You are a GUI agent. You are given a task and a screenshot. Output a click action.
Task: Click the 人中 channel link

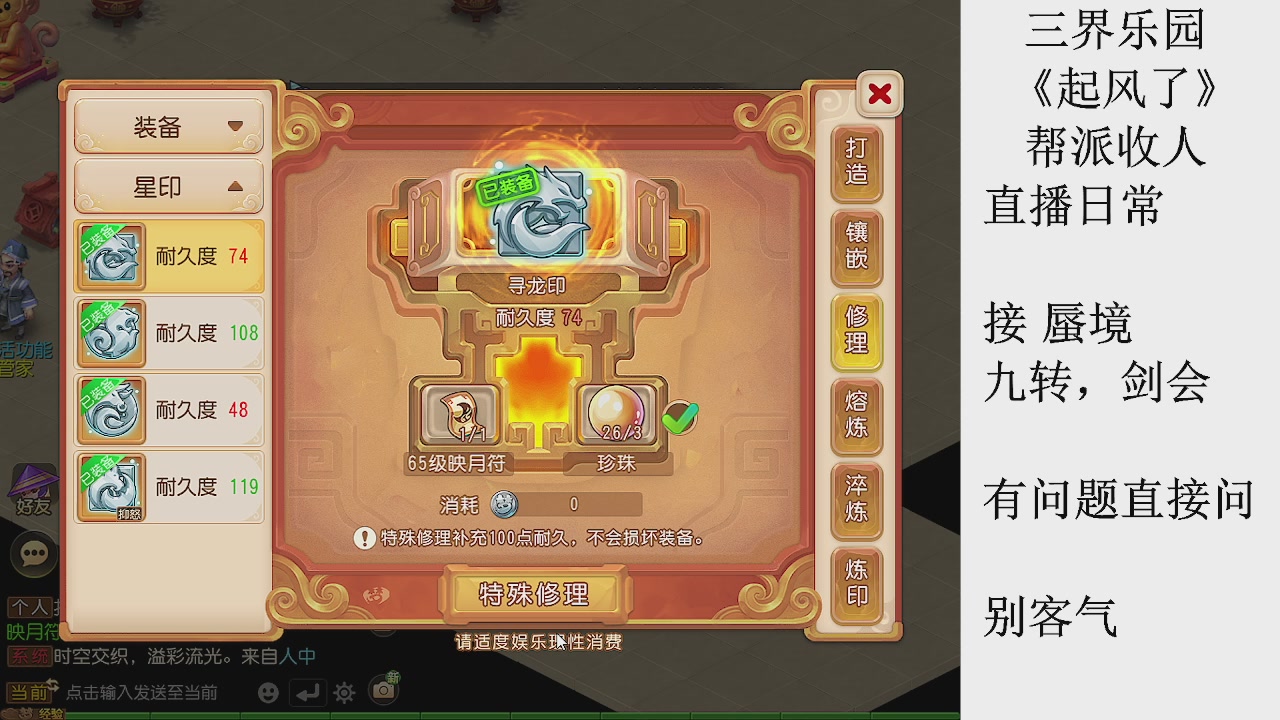coord(298,654)
